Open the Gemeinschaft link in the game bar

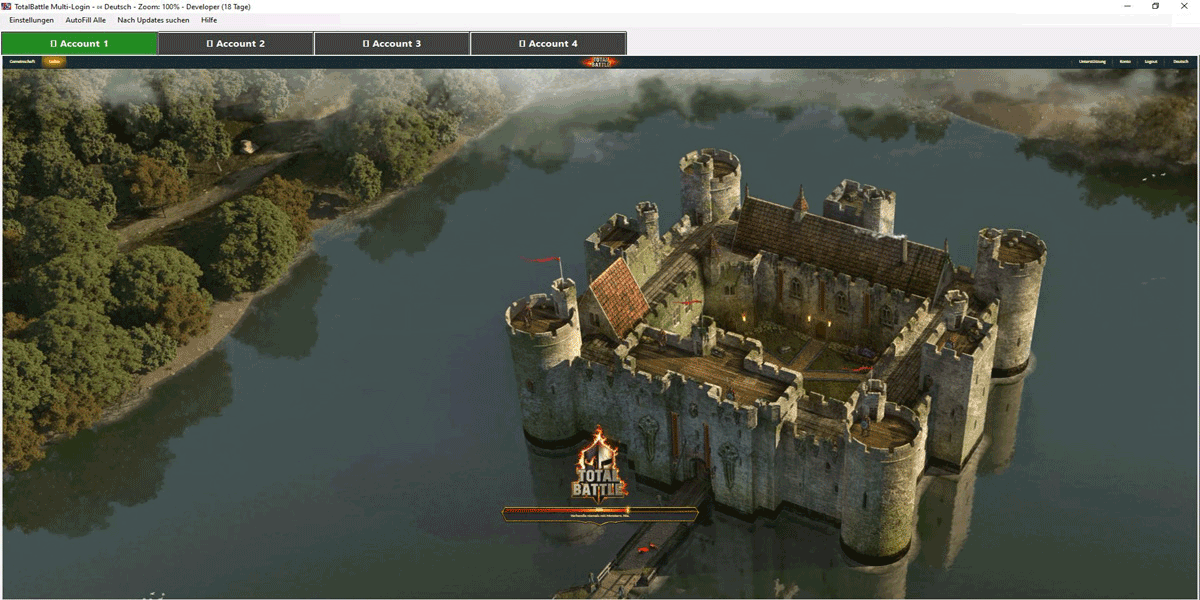pyautogui.click(x=22, y=62)
